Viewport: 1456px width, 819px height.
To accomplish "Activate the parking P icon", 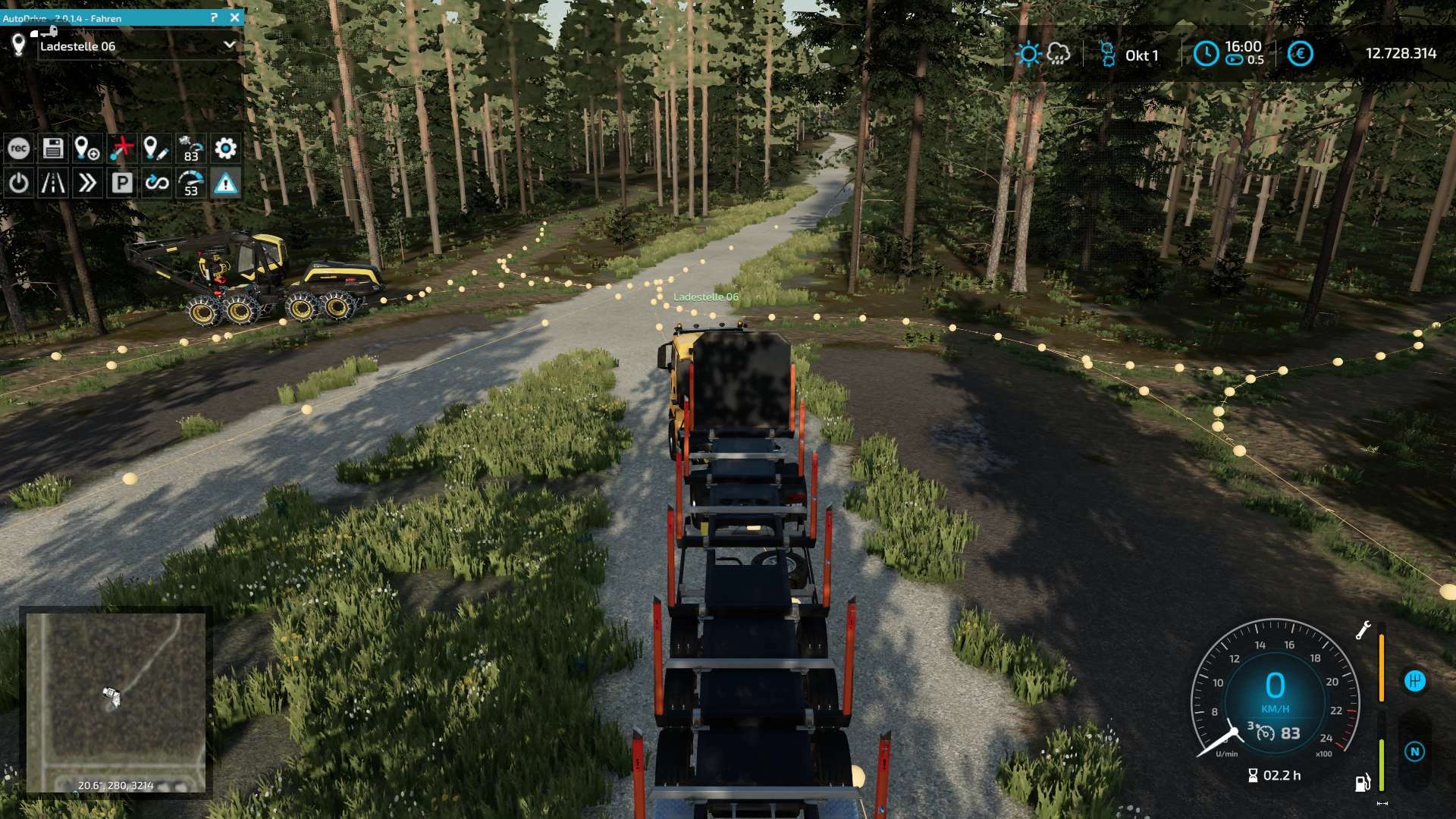I will point(121,183).
